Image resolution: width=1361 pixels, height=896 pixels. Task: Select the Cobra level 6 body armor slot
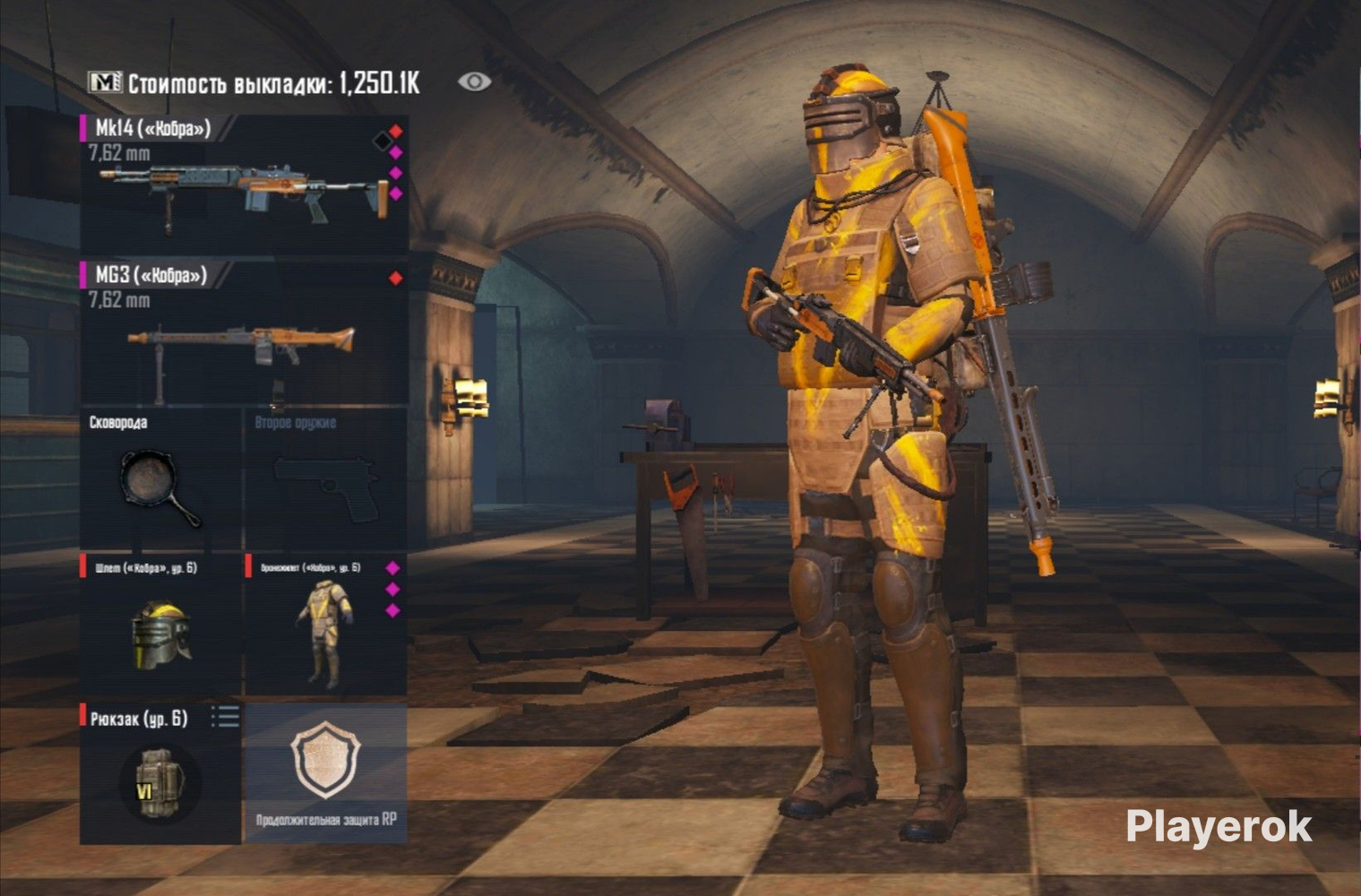coord(324,625)
